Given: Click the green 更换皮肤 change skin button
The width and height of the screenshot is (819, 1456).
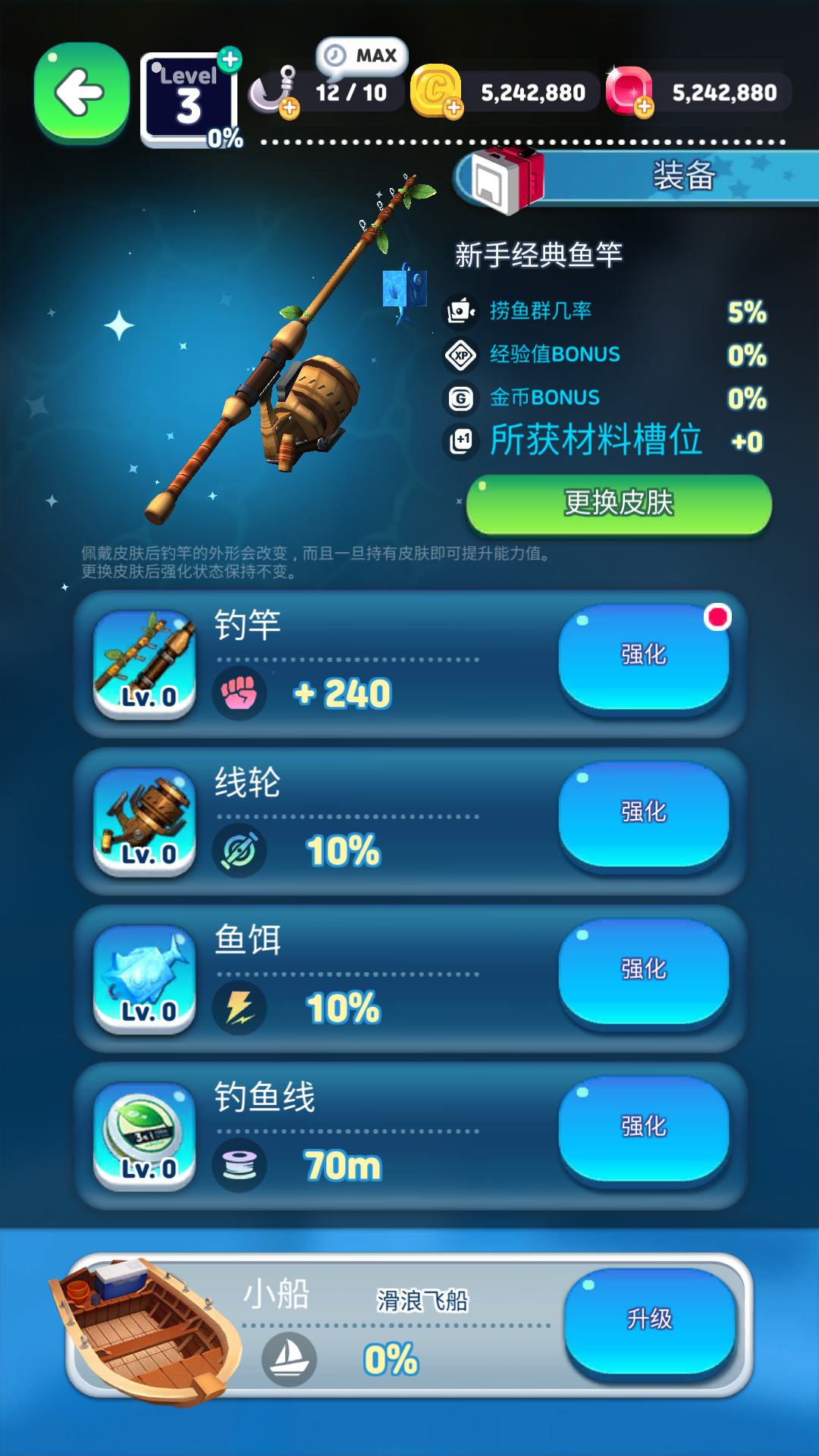Looking at the screenshot, I should 619,504.
